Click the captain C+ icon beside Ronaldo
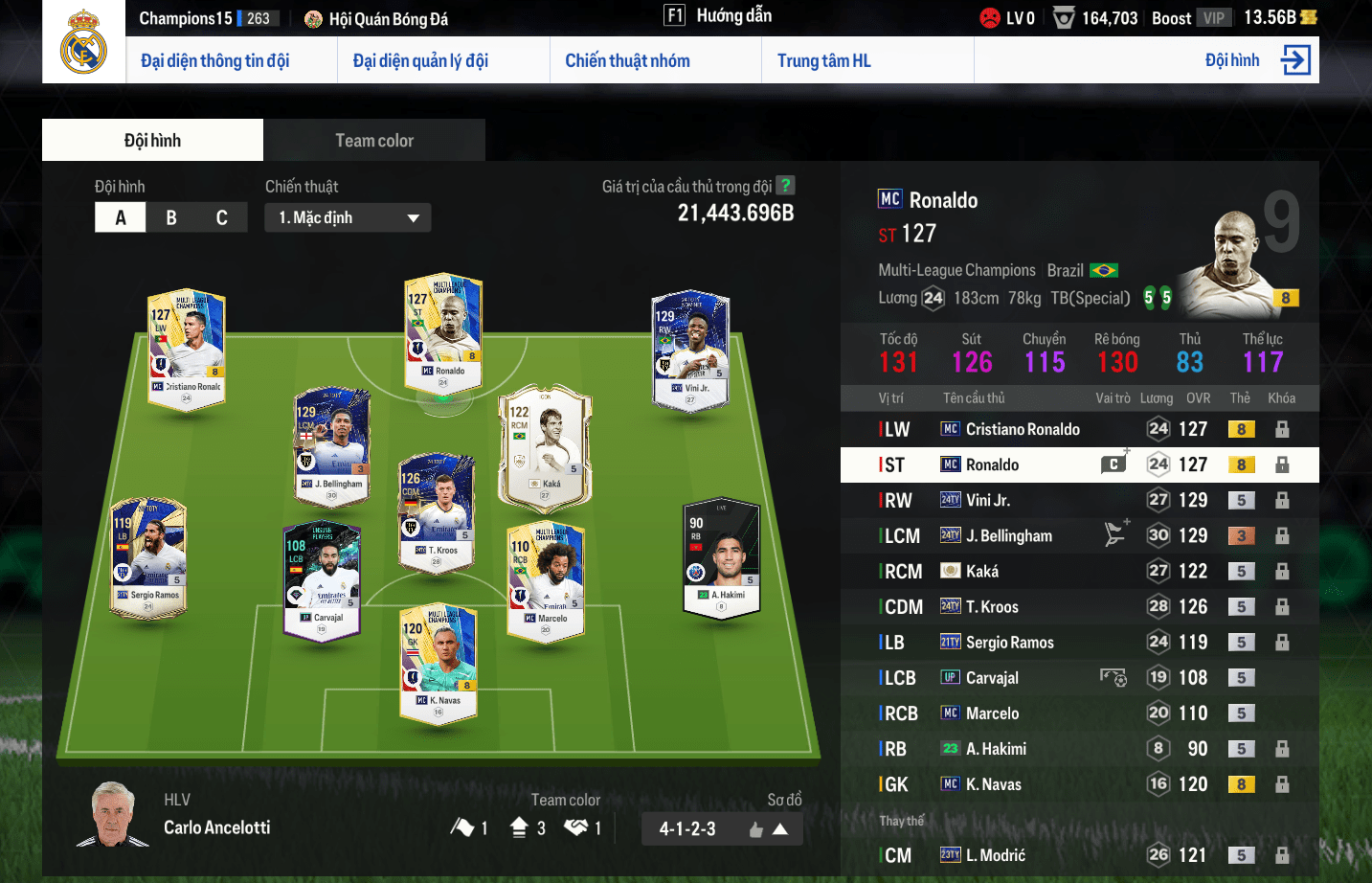This screenshot has height=883, width=1372. (1114, 464)
